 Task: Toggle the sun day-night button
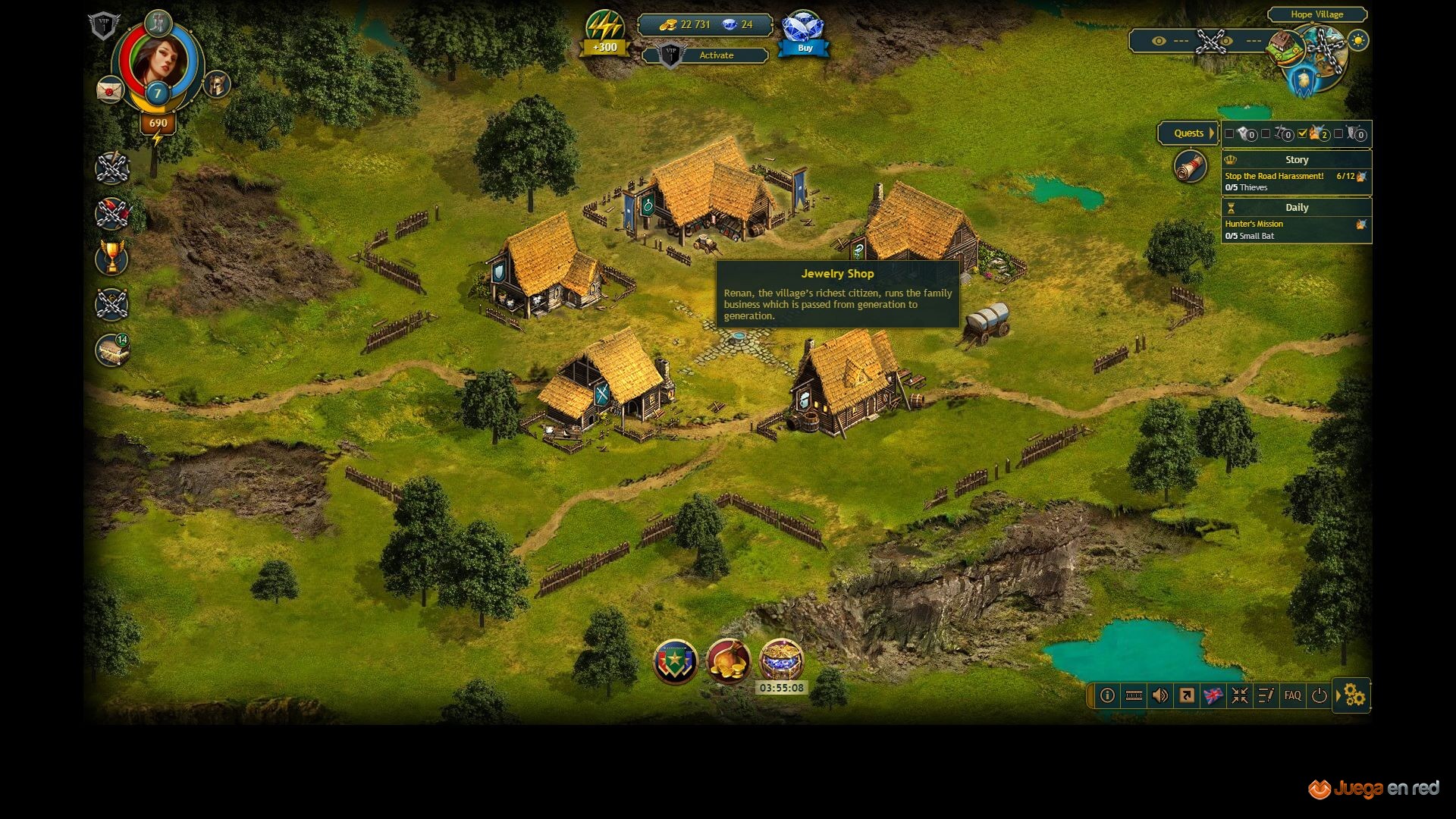tap(1358, 41)
